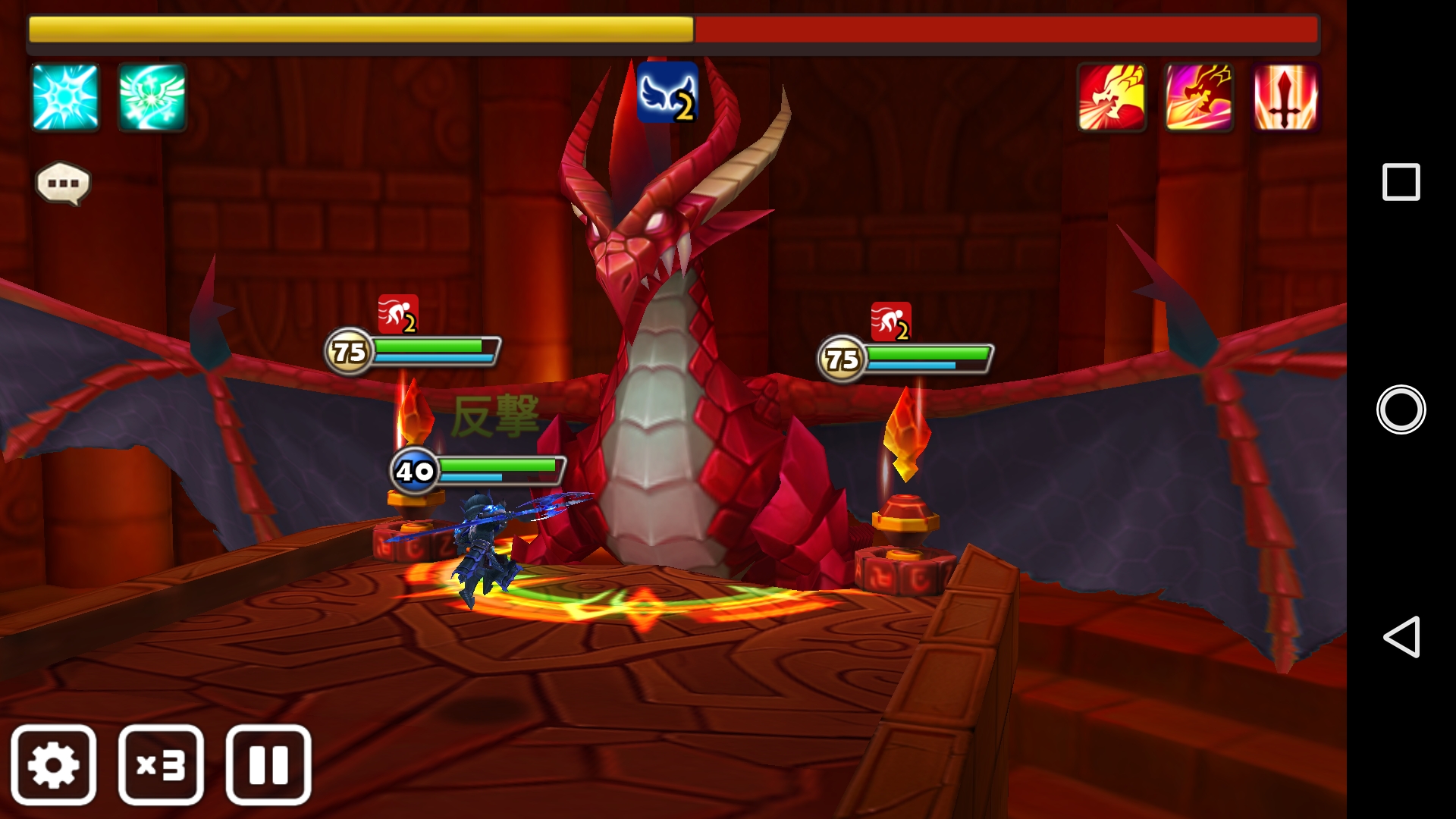The width and height of the screenshot is (1456, 819).
Task: Open the gear settings button
Action: click(x=53, y=764)
